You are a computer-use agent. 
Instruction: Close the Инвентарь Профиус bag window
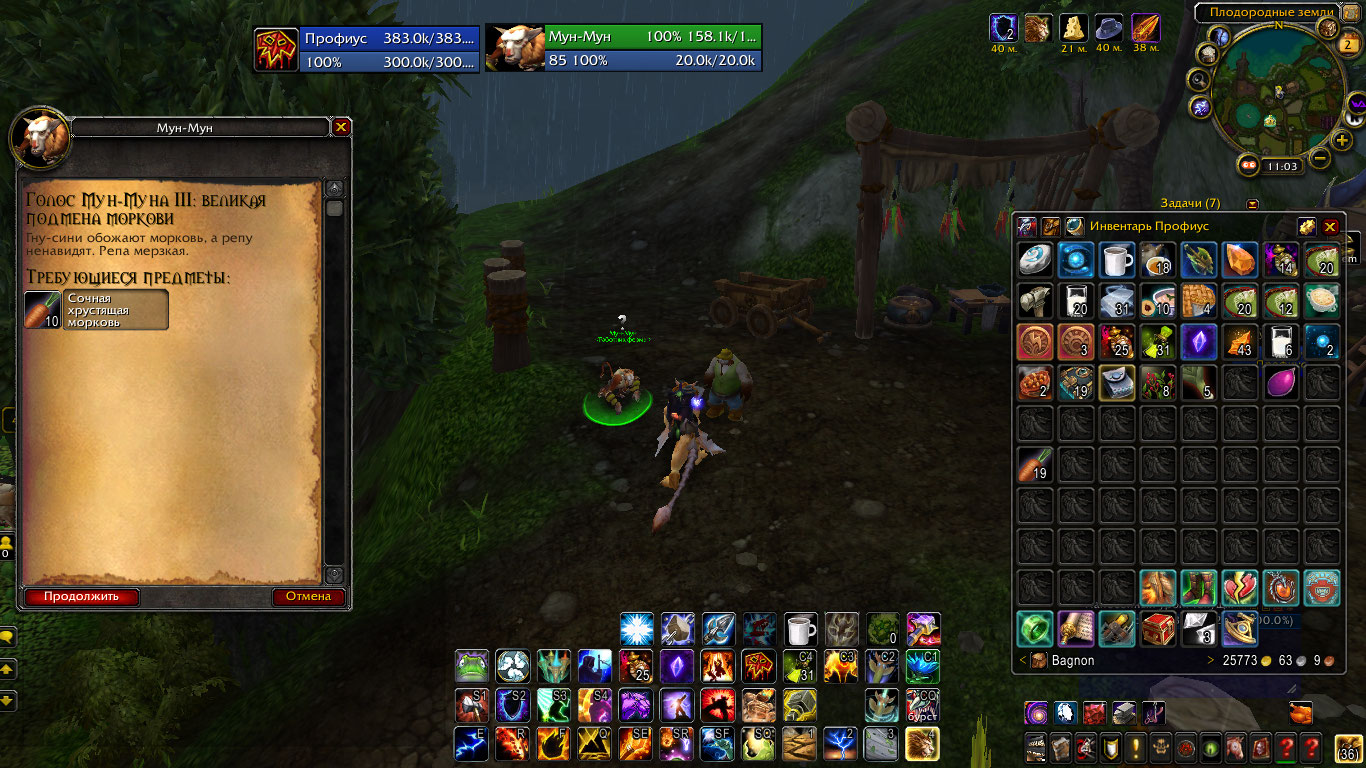(x=1330, y=227)
